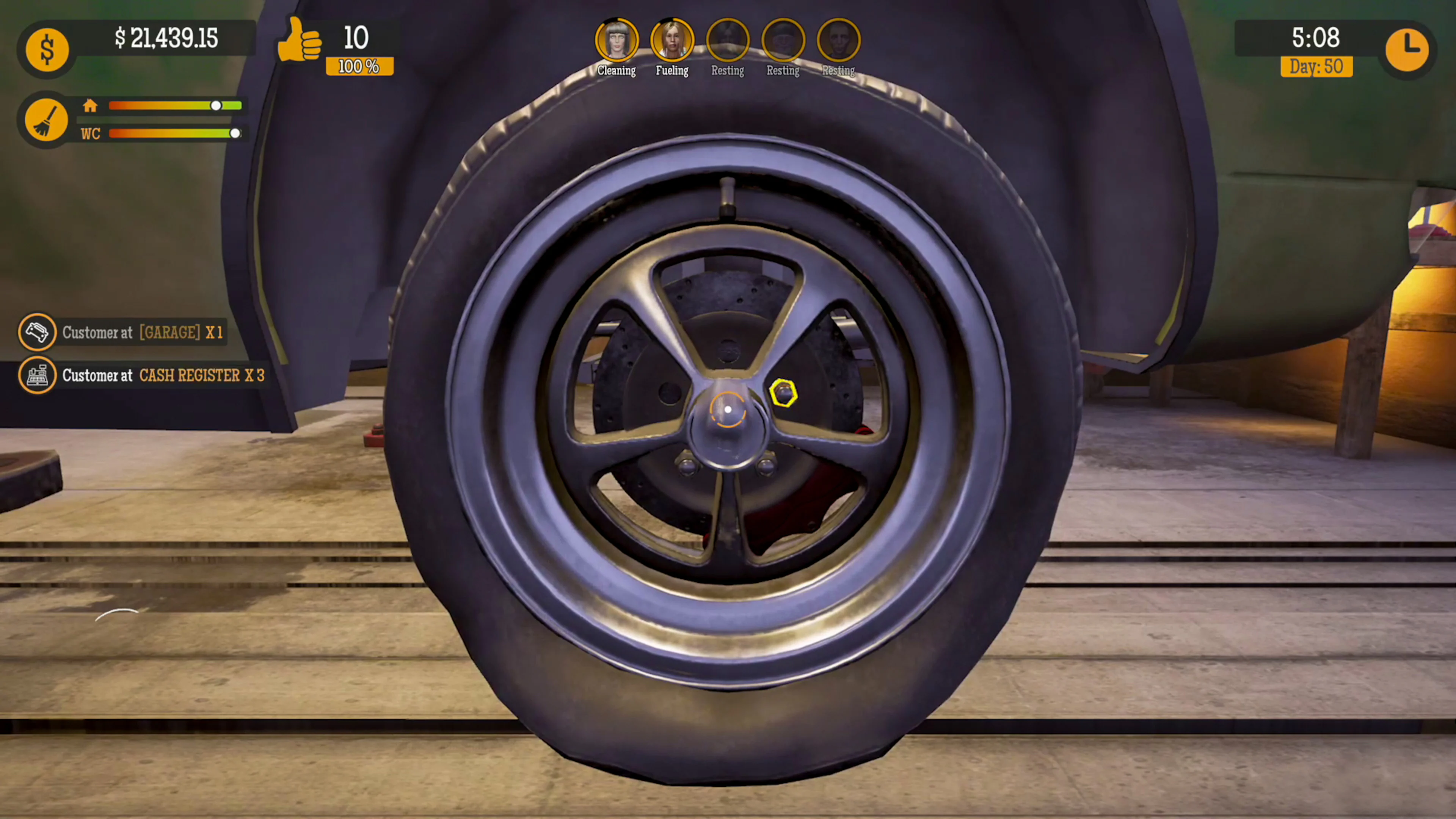Click the car garage customer icon
Image resolution: width=1456 pixels, height=819 pixels.
tap(37, 333)
